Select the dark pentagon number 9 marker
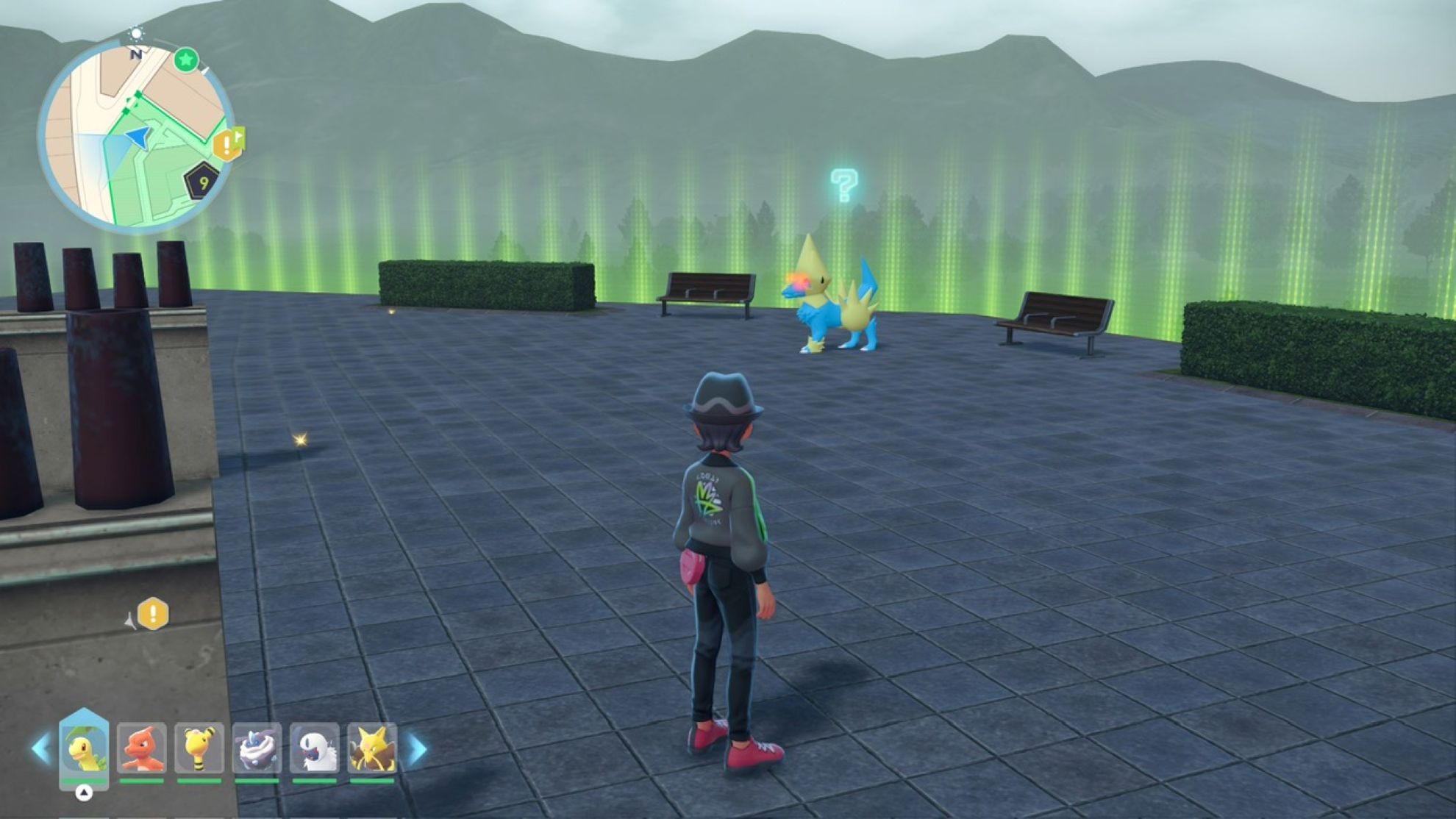This screenshot has height=819, width=1456. click(x=201, y=181)
